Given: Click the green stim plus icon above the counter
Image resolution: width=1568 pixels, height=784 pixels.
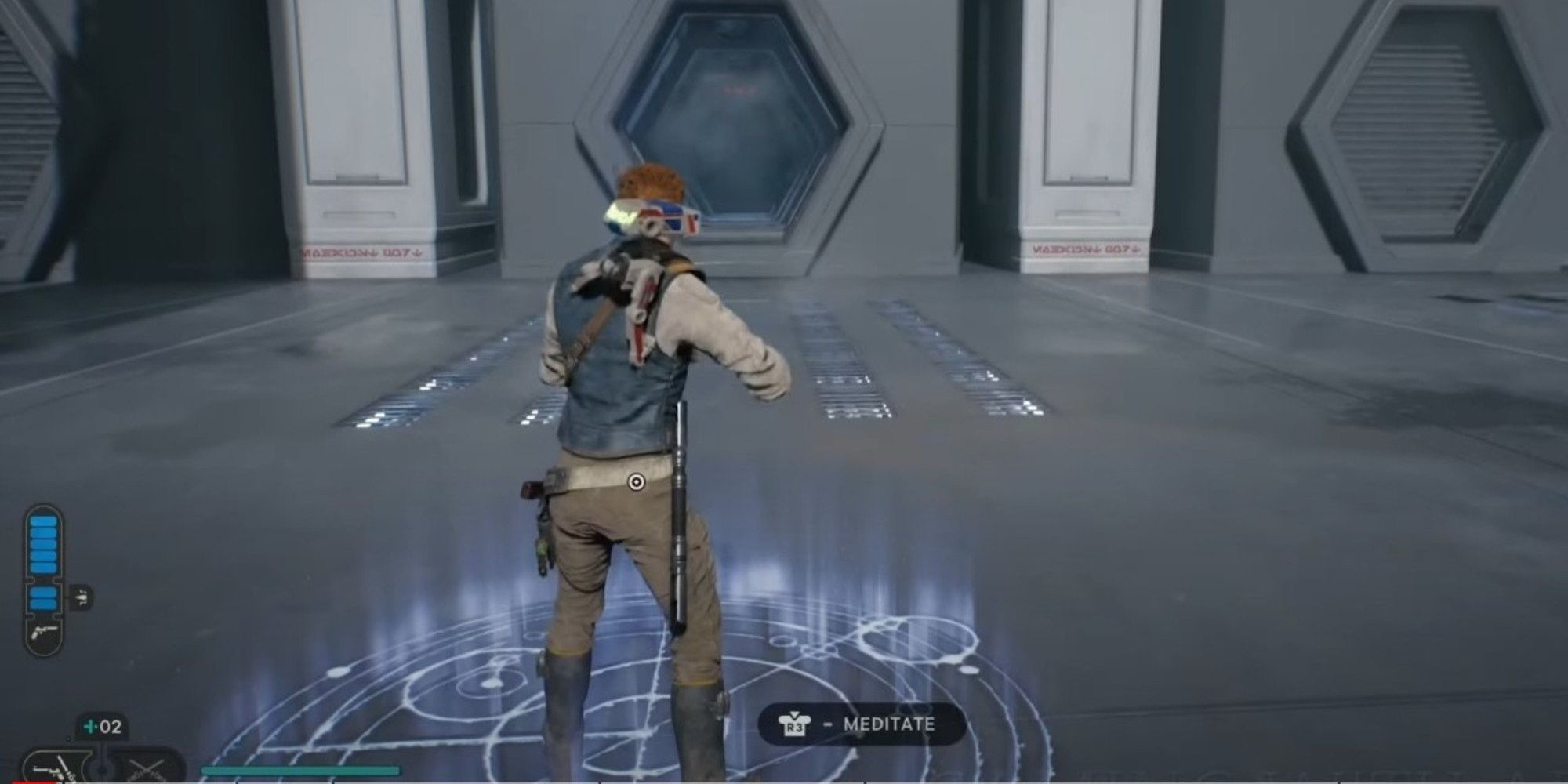Looking at the screenshot, I should [89, 725].
